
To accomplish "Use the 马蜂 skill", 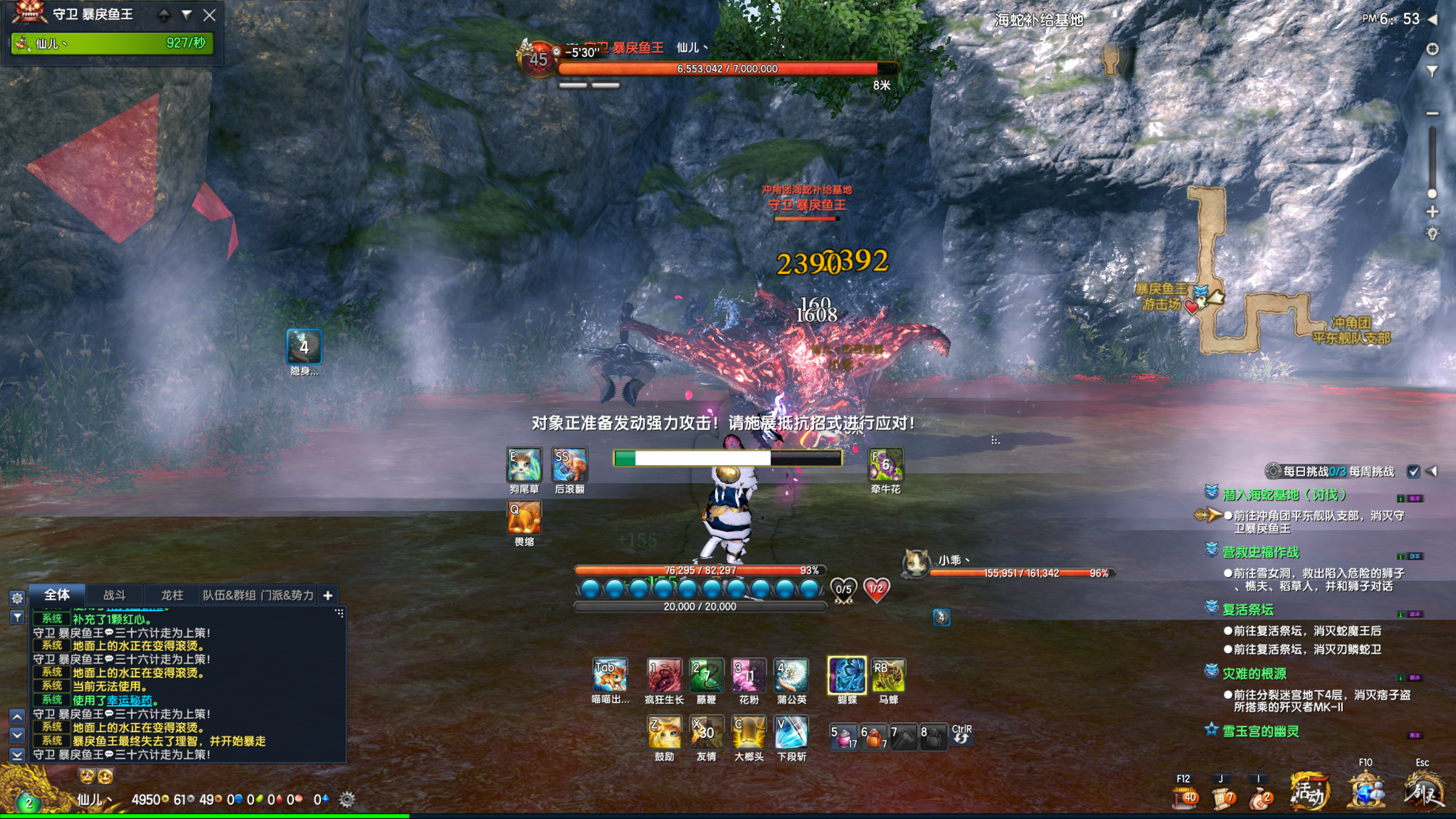I will [x=889, y=675].
